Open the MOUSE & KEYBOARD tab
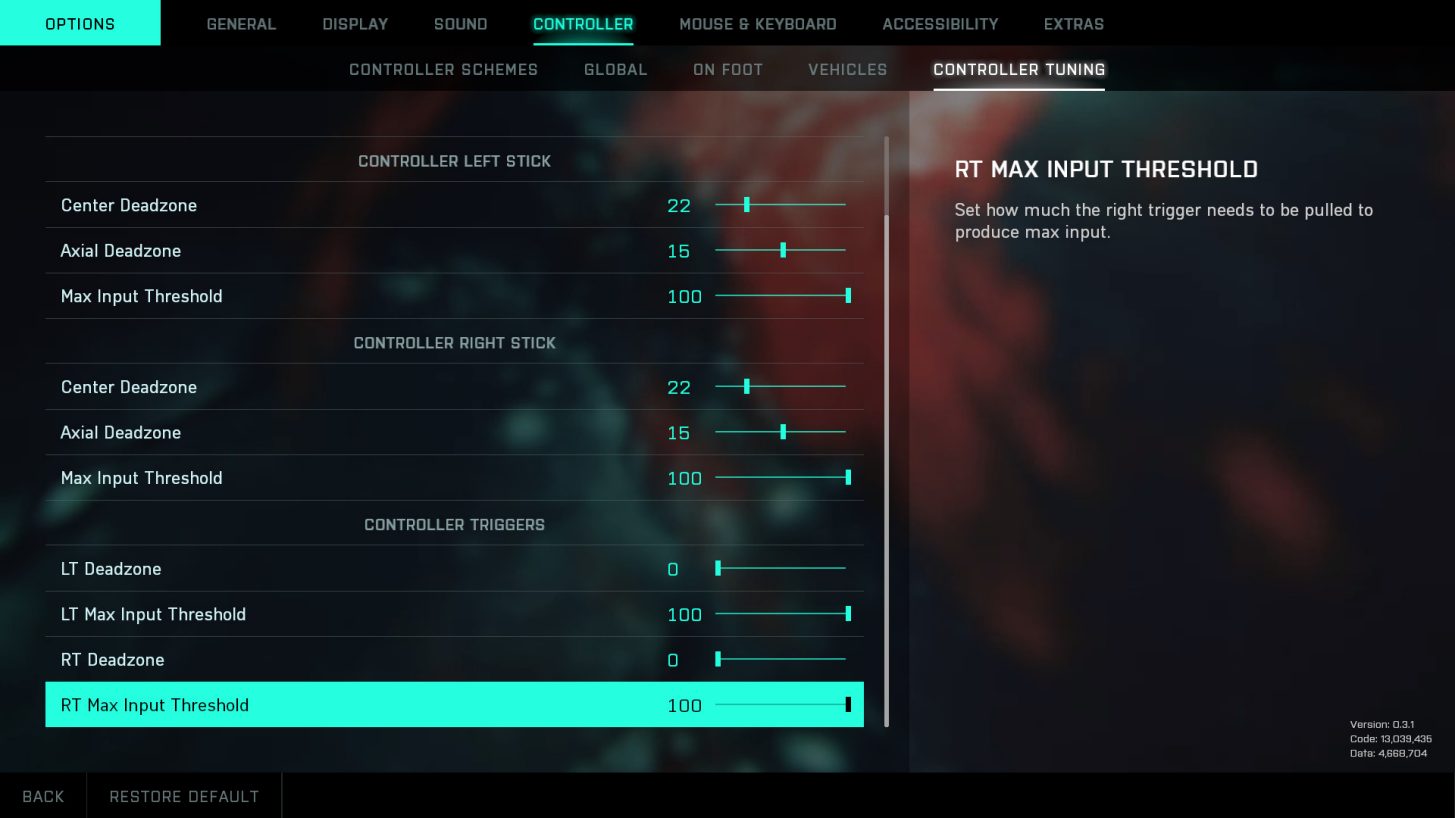Viewport: 1455px width, 818px height. pos(757,23)
